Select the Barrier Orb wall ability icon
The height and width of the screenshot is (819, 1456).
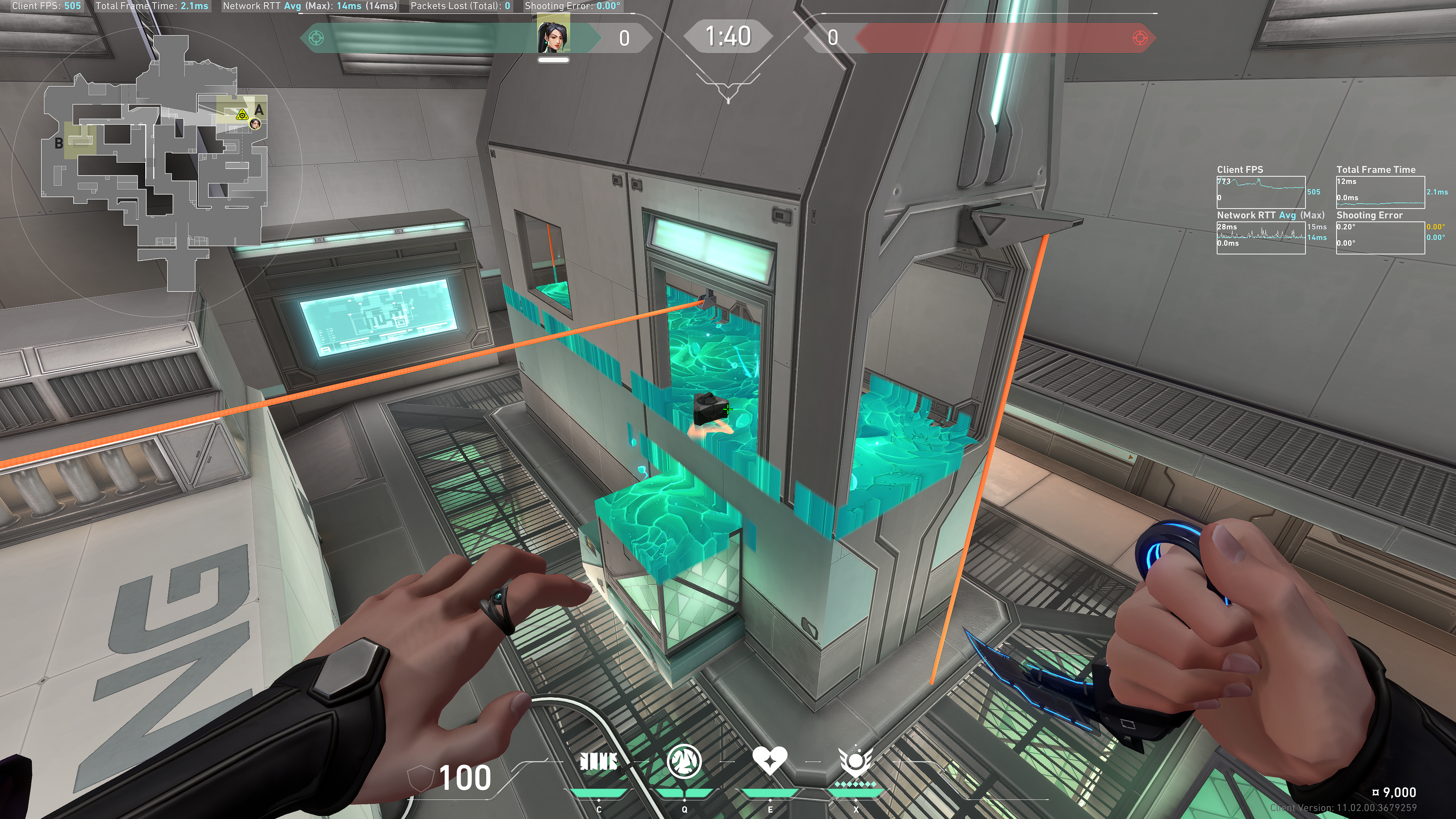click(x=599, y=762)
